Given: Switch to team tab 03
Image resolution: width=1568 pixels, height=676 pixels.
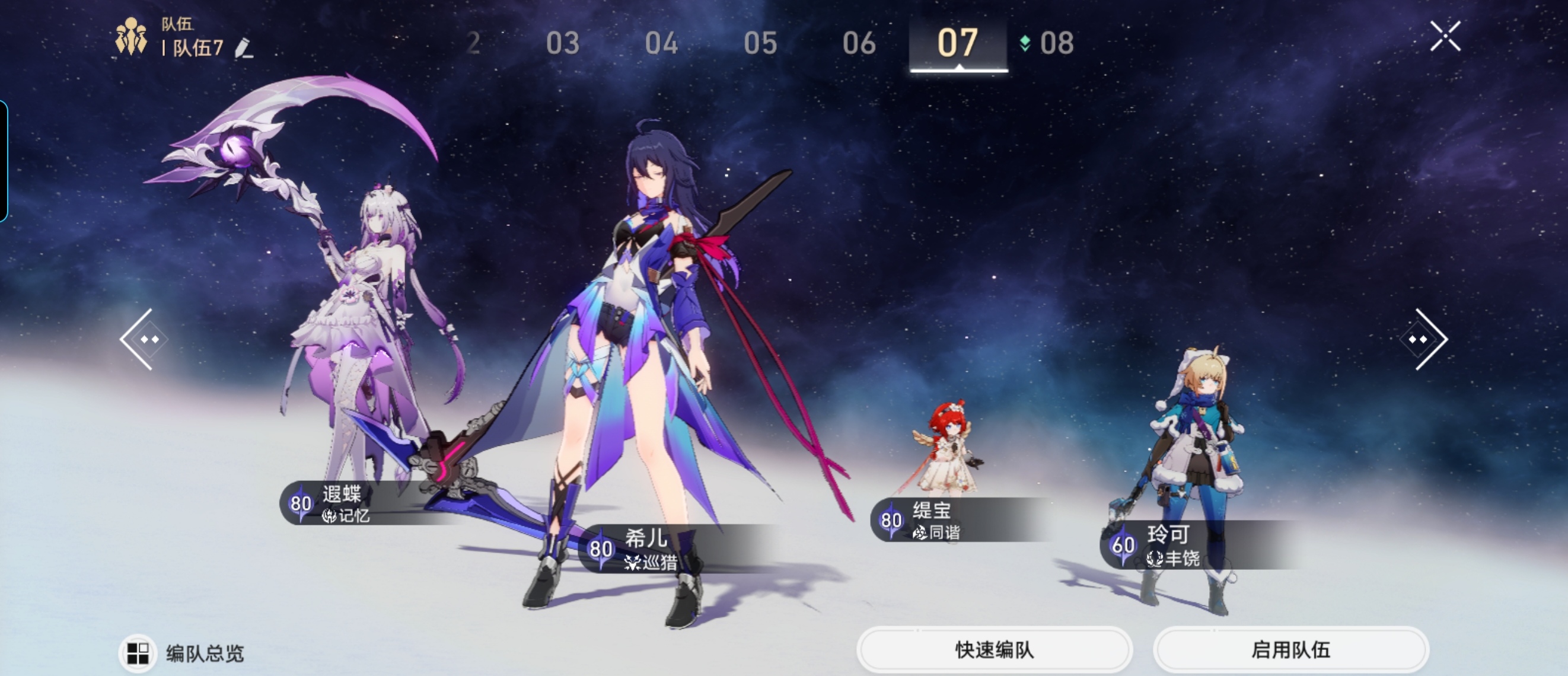Looking at the screenshot, I should 562,44.
